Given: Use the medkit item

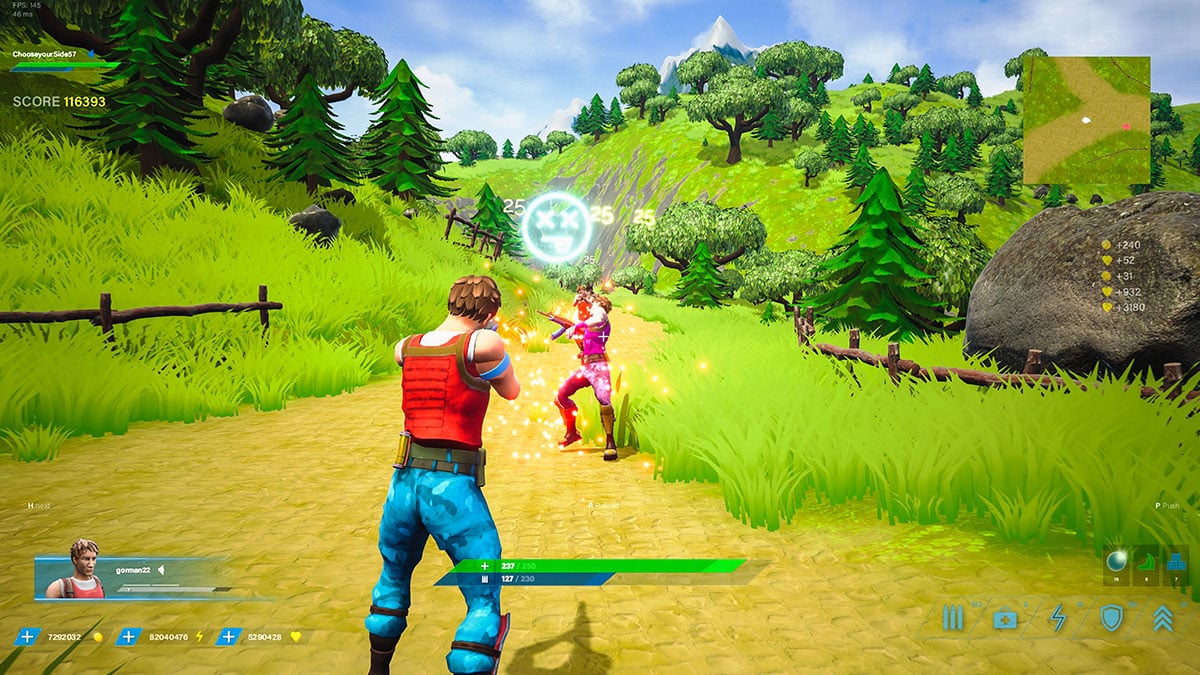Looking at the screenshot, I should 1004,619.
